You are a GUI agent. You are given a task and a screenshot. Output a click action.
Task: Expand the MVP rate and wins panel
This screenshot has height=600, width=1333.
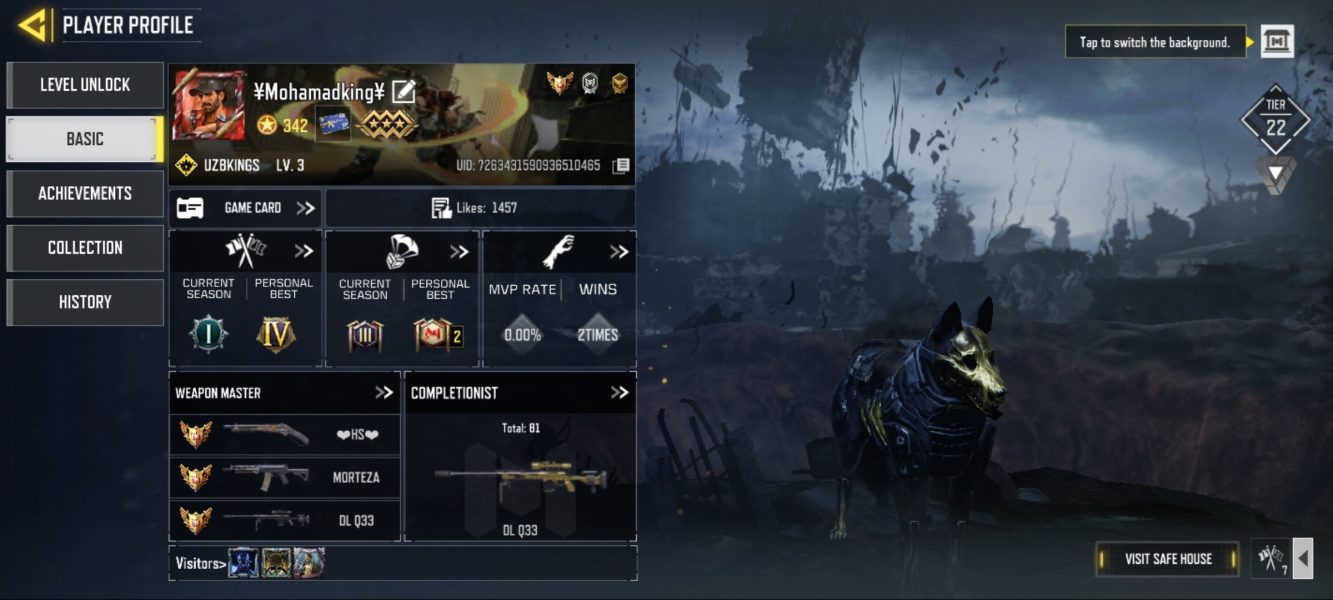(x=619, y=252)
